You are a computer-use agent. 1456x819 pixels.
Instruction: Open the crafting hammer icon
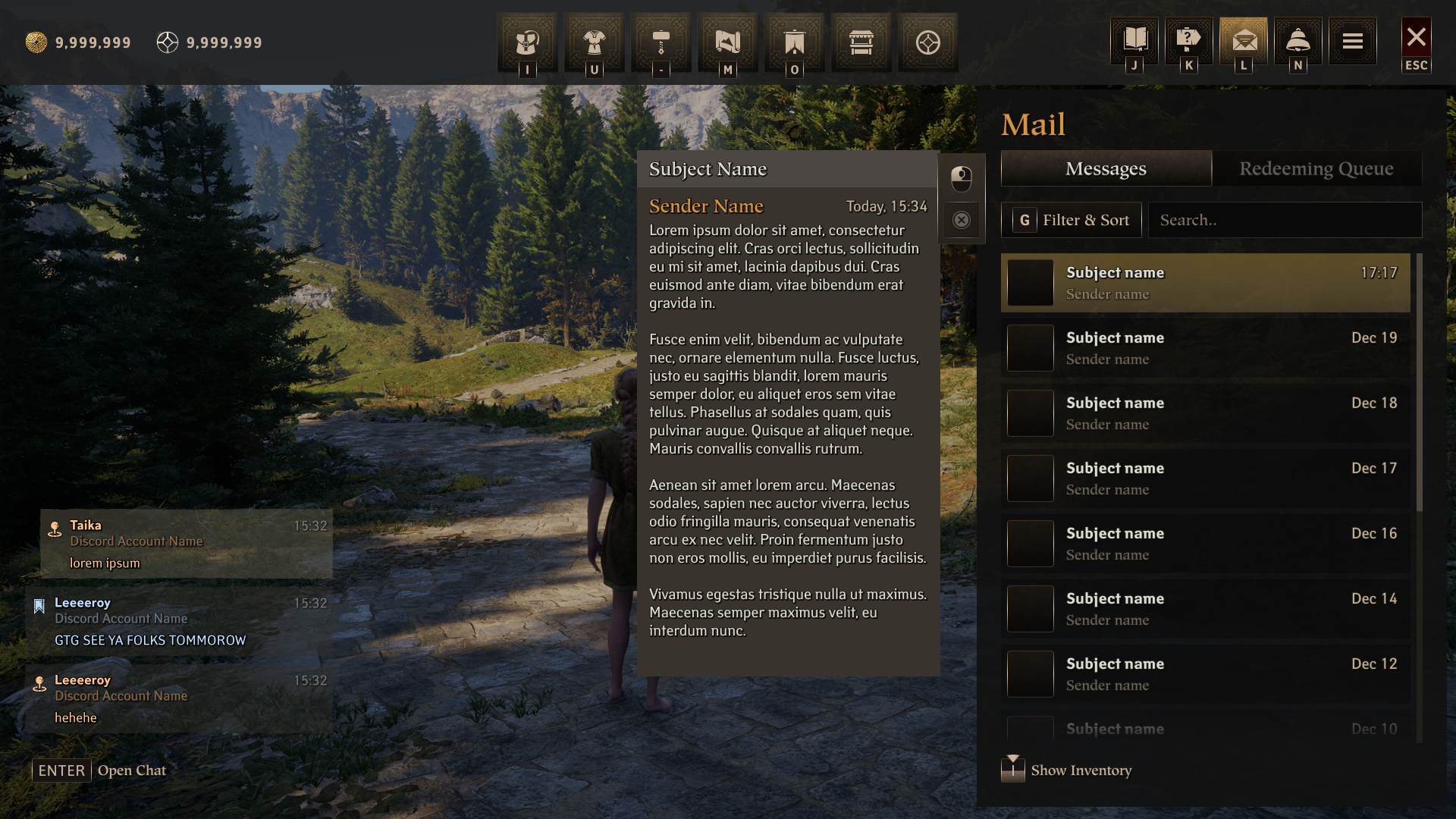point(661,42)
